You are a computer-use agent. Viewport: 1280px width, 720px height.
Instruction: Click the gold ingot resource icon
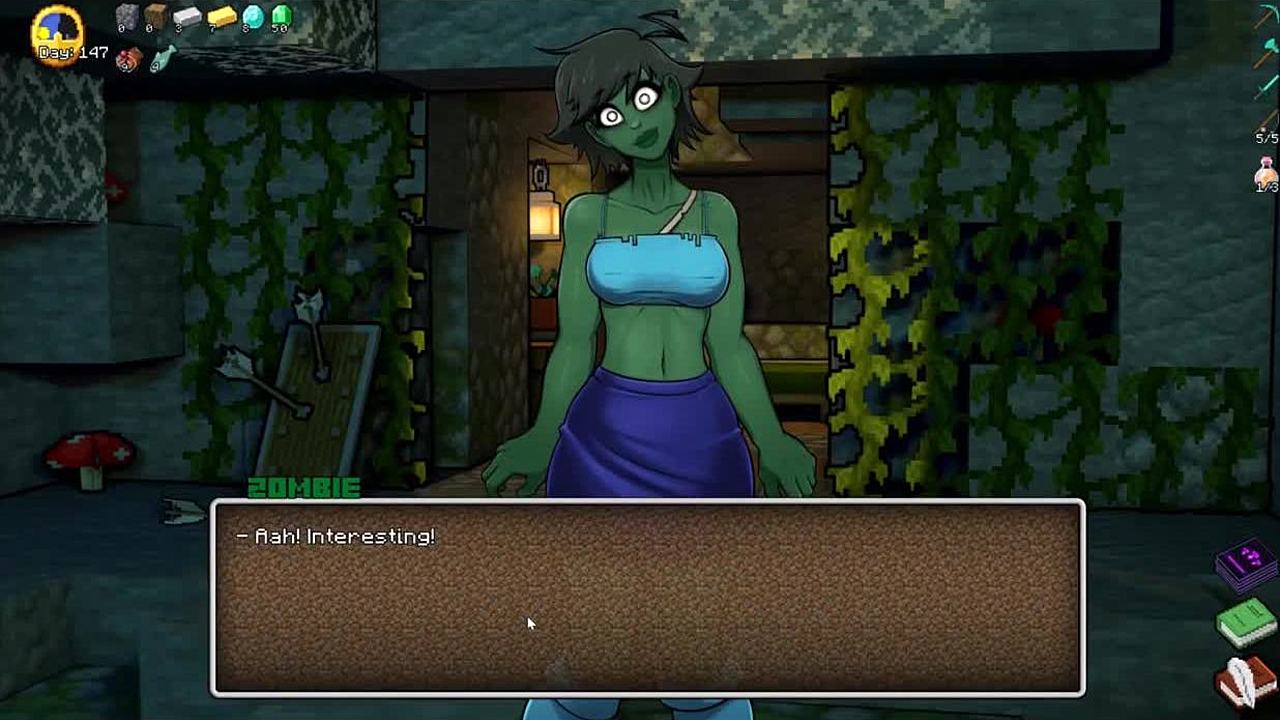tap(221, 17)
